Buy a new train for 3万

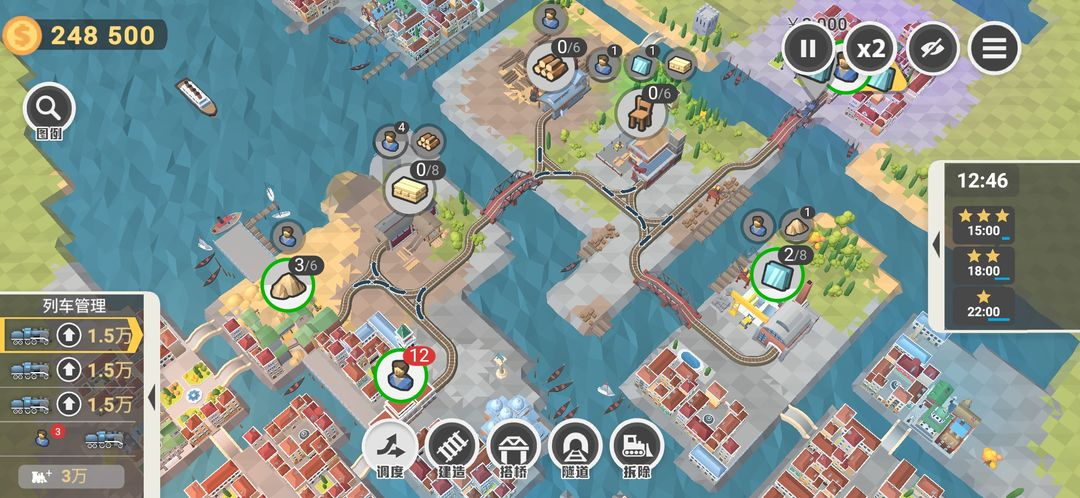[x=70, y=475]
